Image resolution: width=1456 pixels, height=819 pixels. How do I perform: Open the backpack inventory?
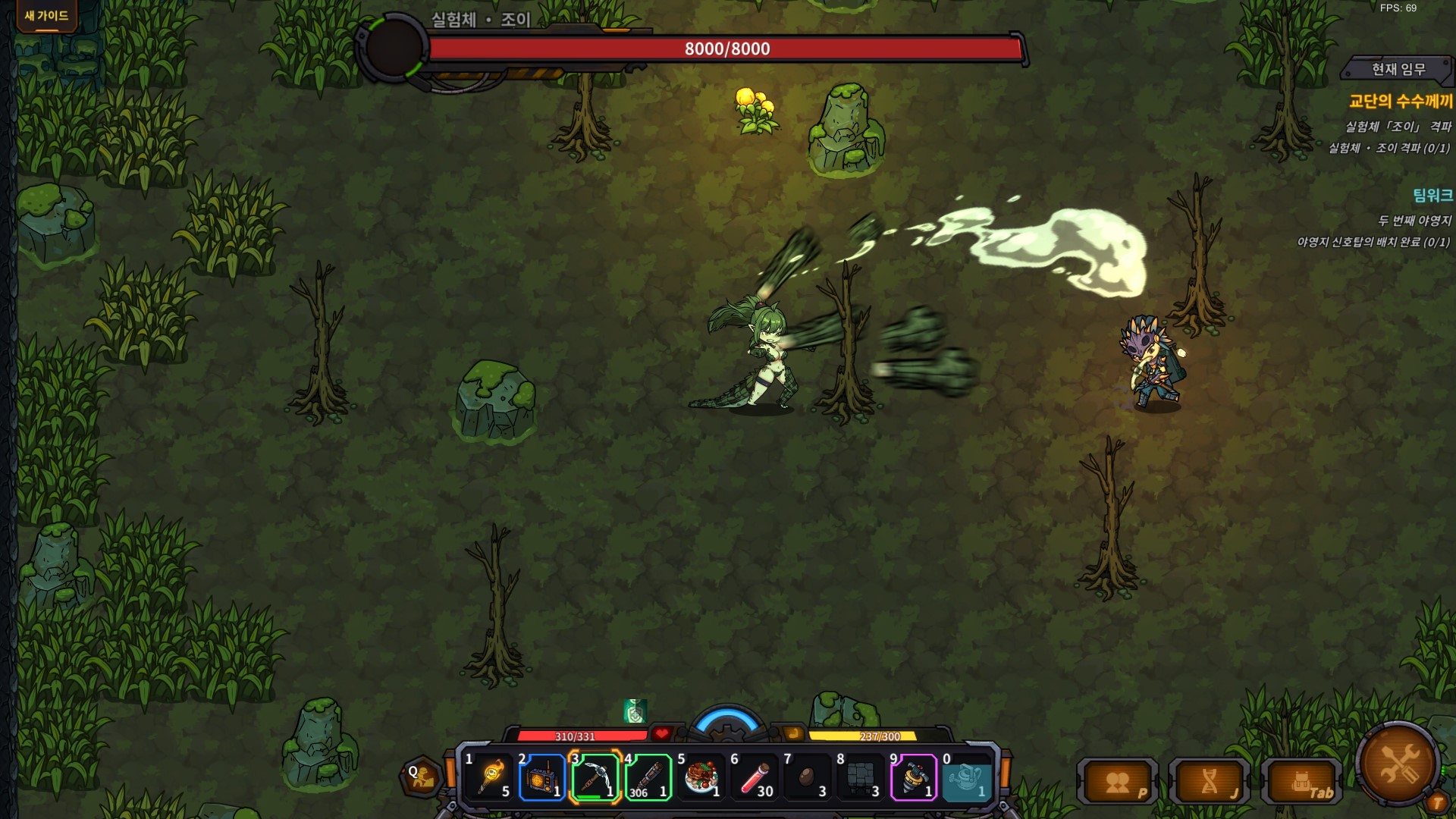[x=1302, y=783]
